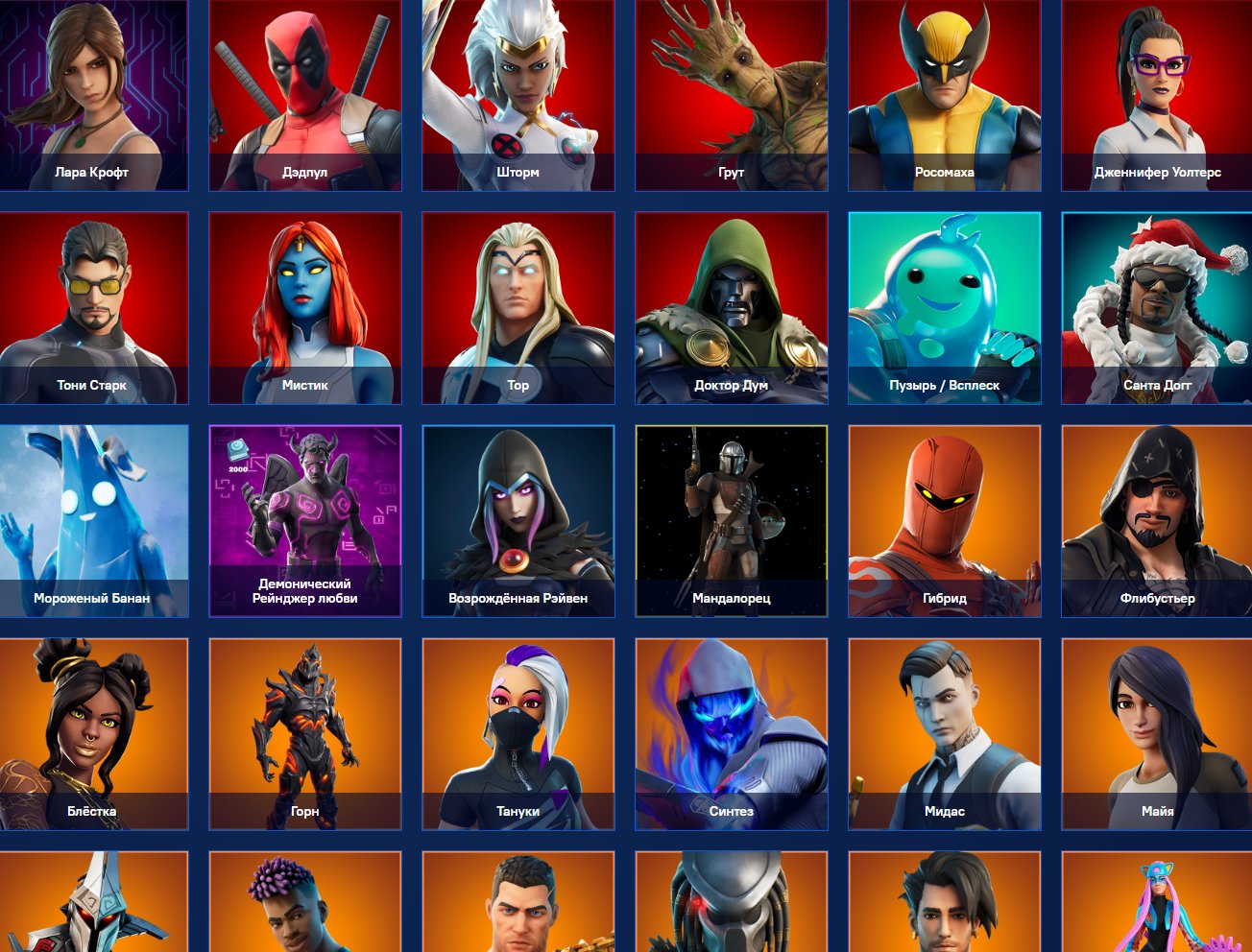Select the Санта Догг character card
1252x952 pixels.
click(x=1156, y=307)
